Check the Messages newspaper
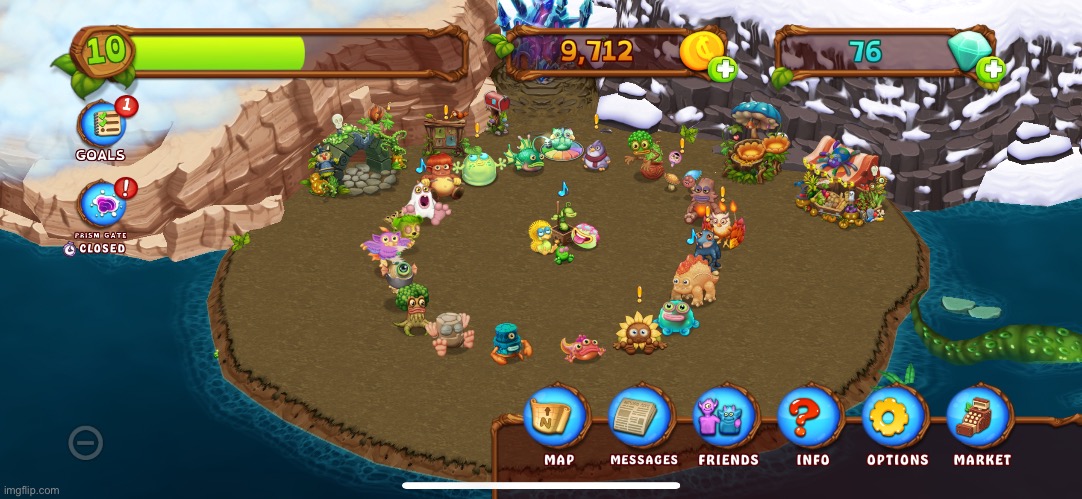 (x=643, y=419)
